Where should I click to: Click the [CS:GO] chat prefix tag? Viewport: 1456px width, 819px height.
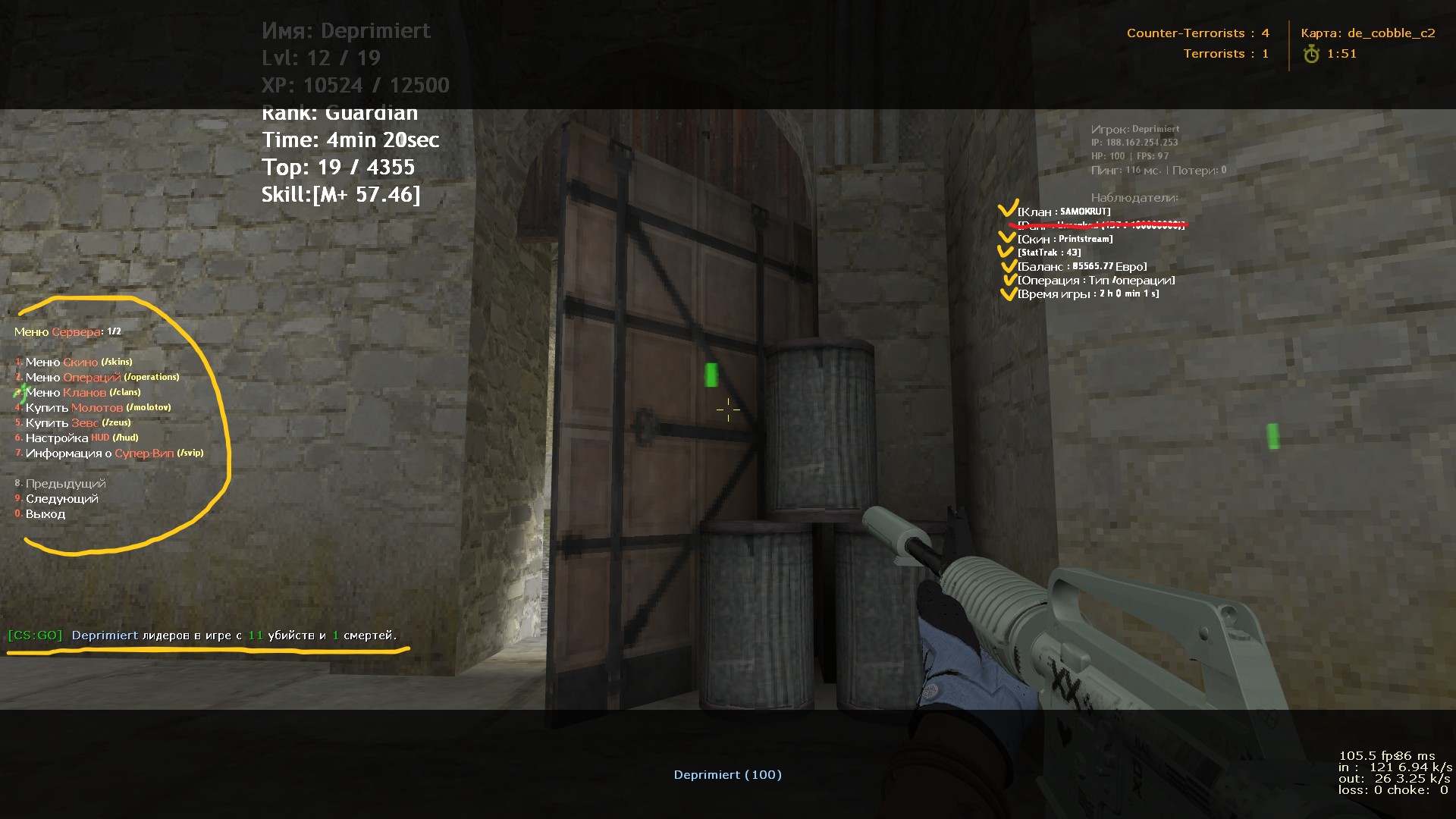coord(35,635)
